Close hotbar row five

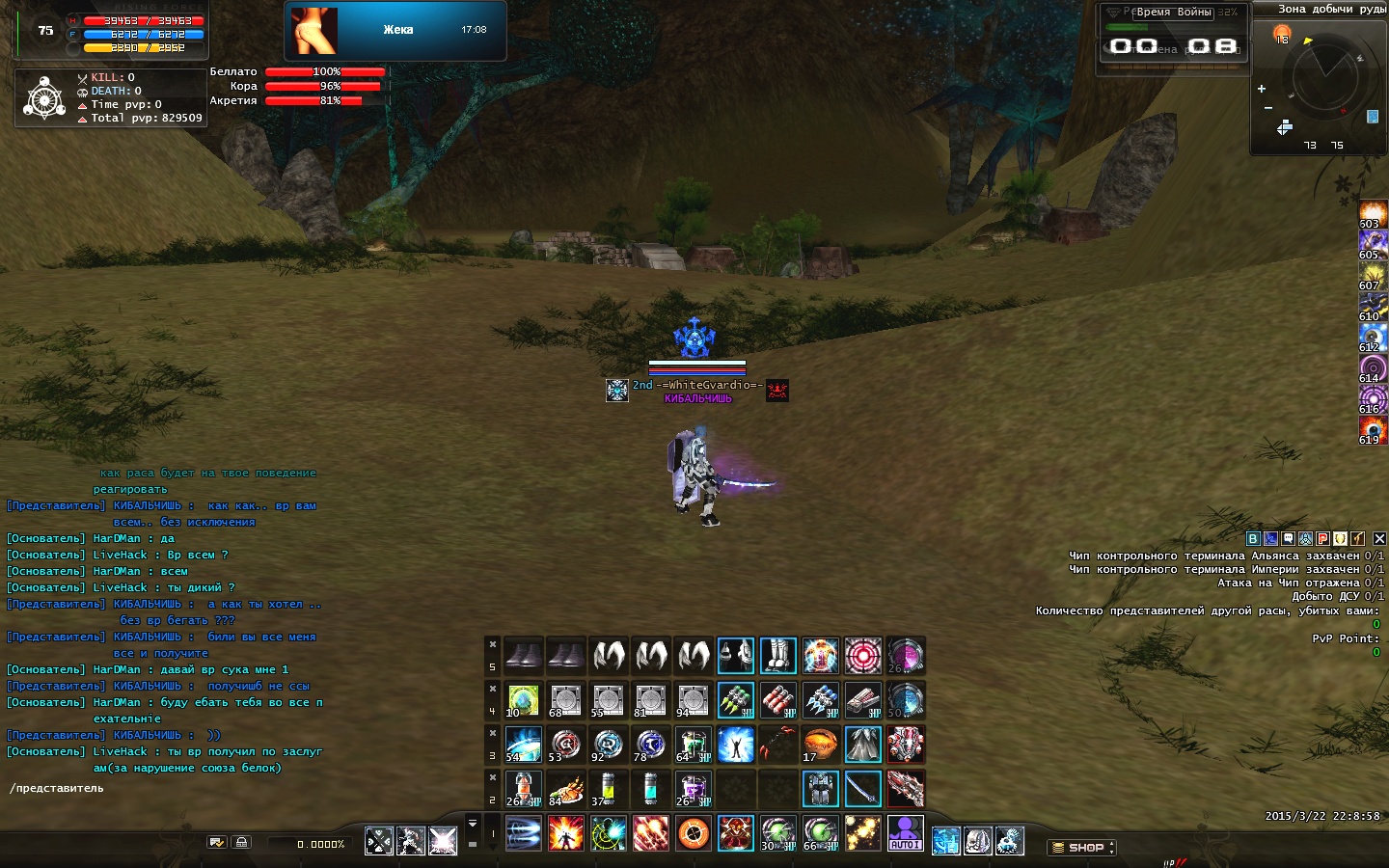(x=492, y=644)
